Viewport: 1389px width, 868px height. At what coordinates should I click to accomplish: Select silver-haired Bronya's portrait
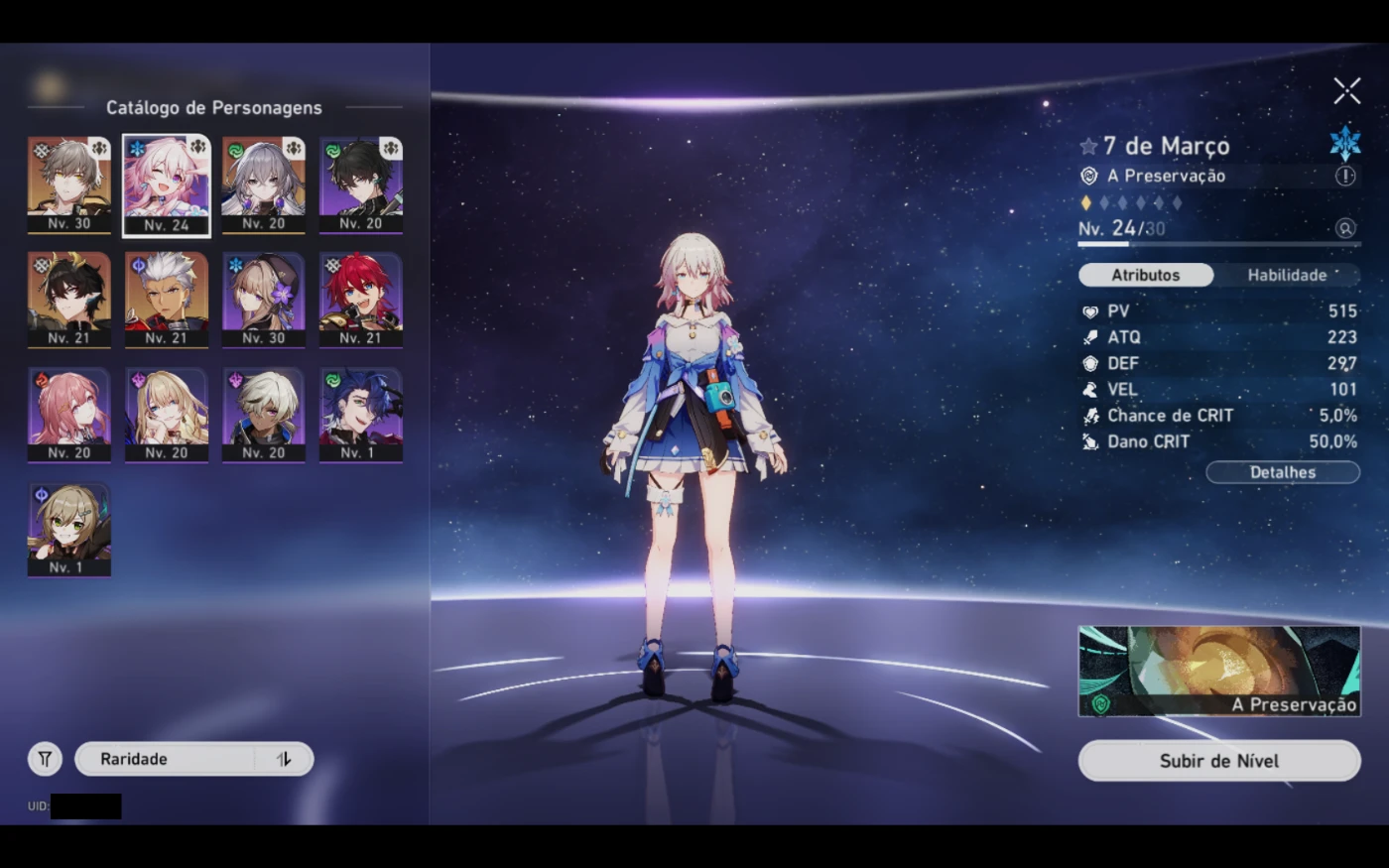[x=263, y=185]
